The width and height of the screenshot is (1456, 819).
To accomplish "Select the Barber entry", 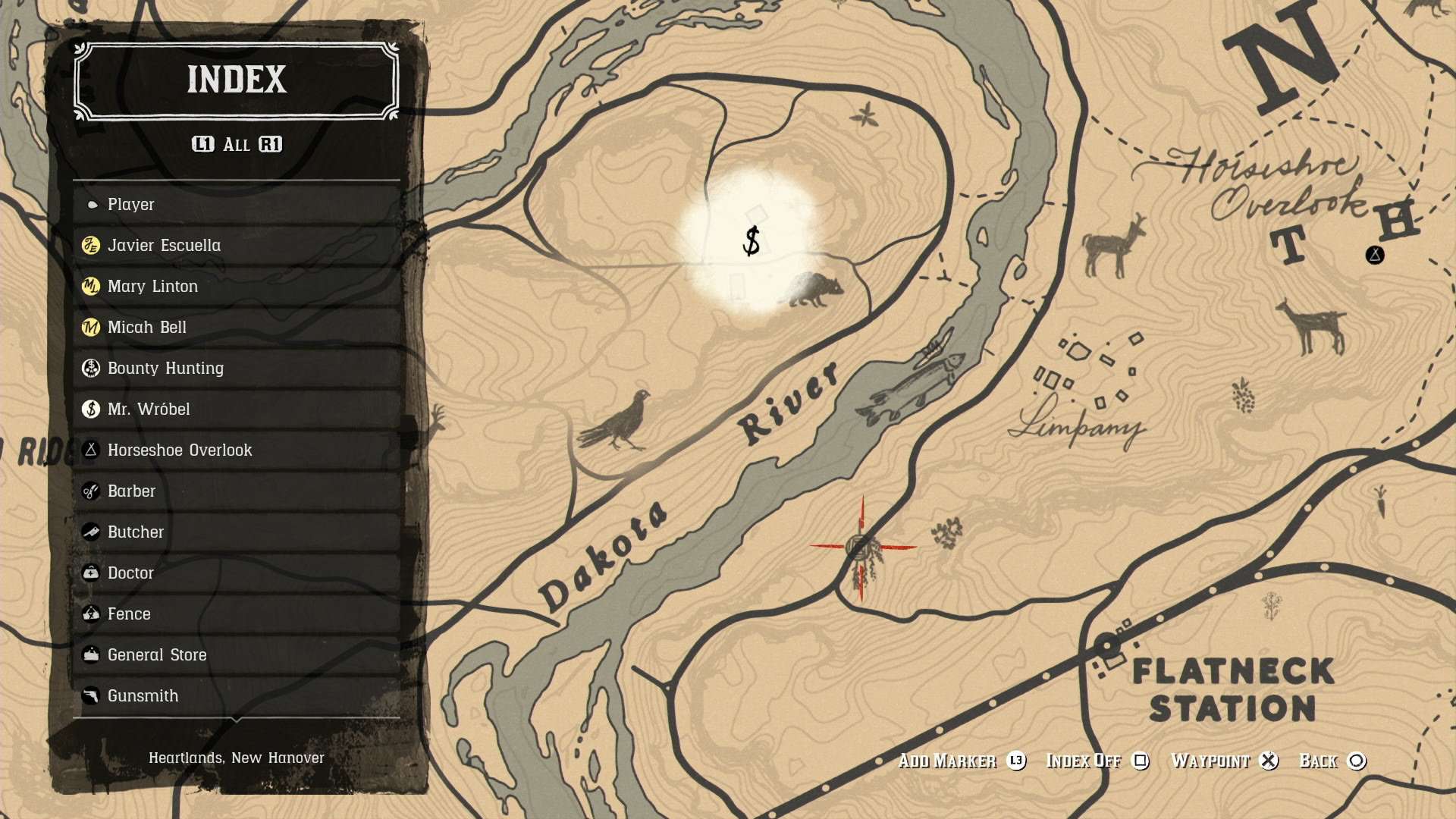I will coord(237,491).
